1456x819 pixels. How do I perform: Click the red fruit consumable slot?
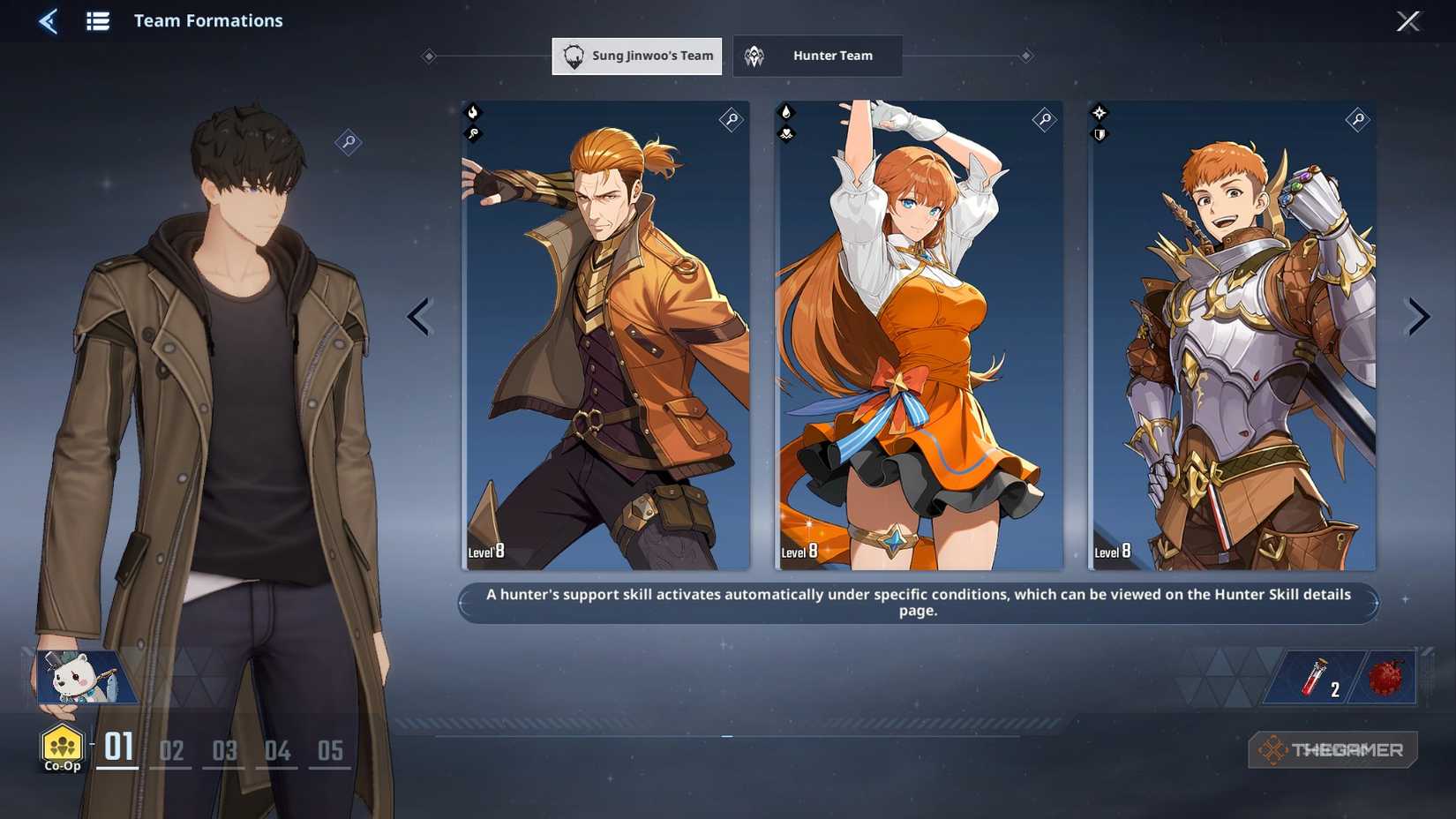[1385, 677]
